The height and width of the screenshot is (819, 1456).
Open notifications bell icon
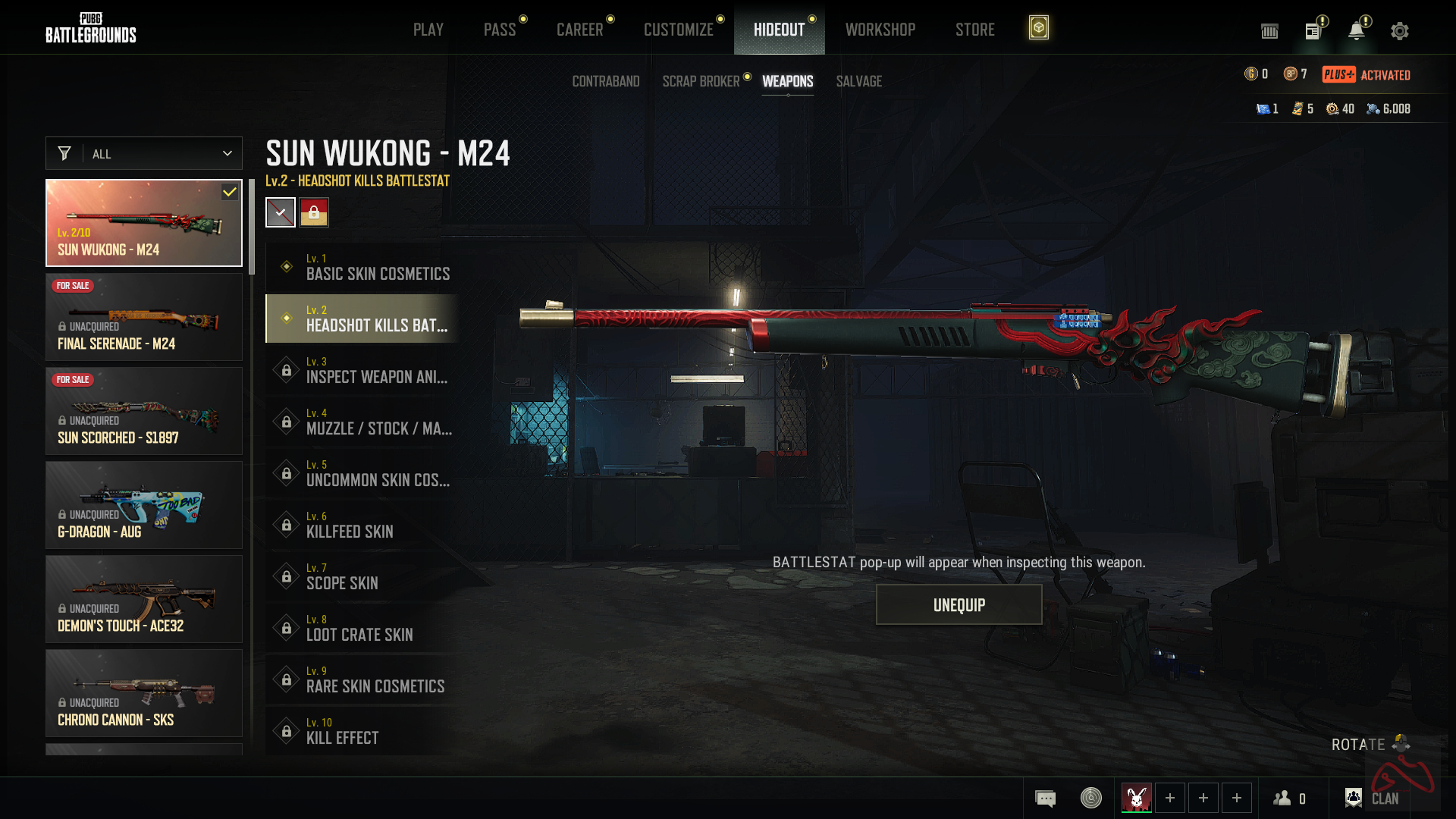1356,31
